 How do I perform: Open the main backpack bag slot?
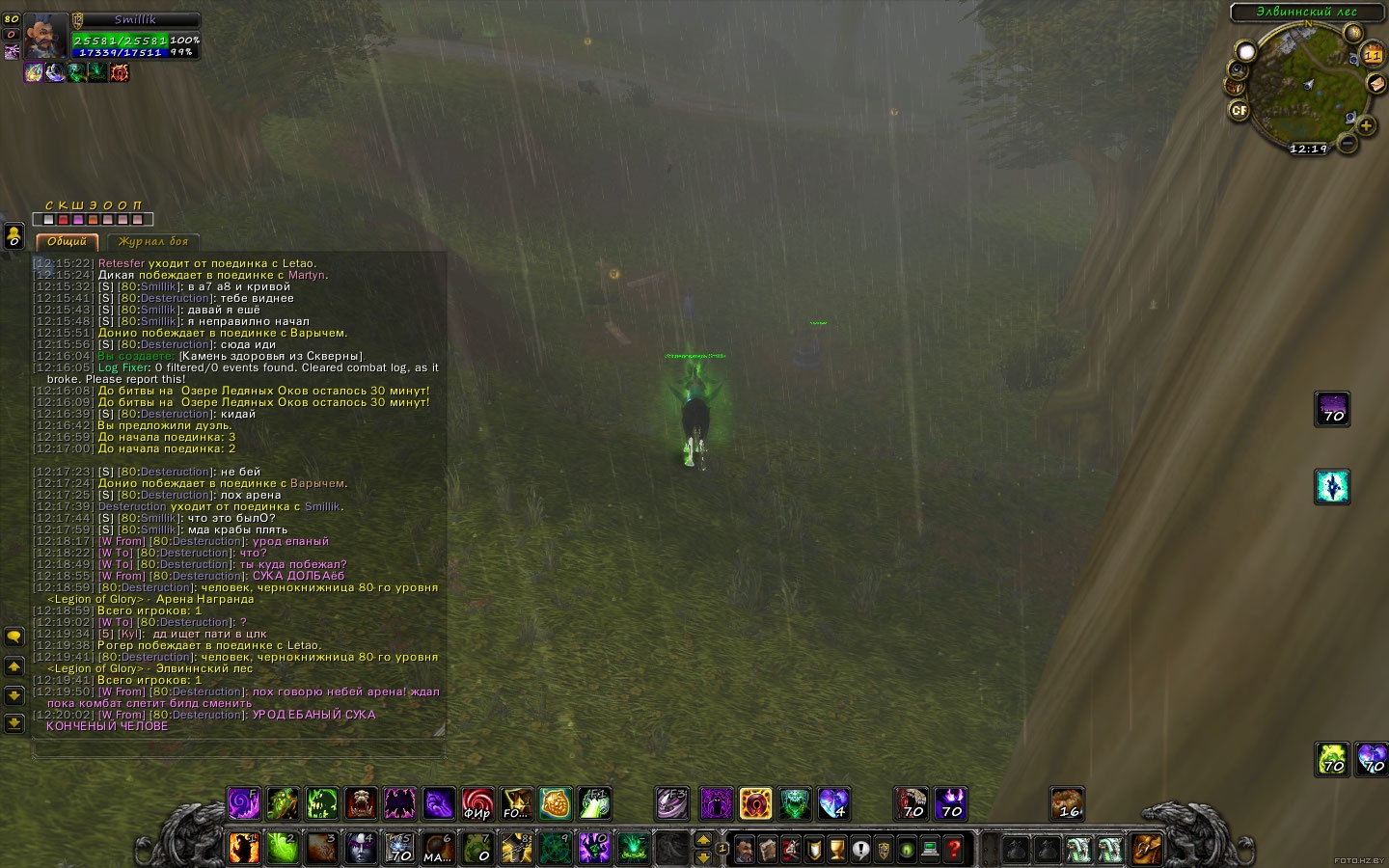tap(1145, 849)
